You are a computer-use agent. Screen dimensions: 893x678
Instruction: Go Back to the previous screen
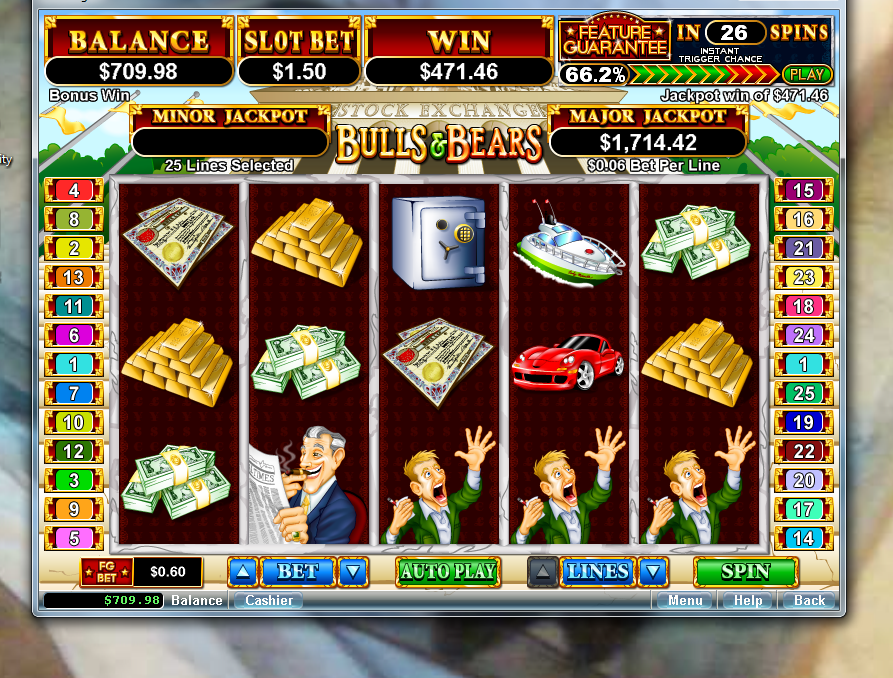(x=809, y=600)
